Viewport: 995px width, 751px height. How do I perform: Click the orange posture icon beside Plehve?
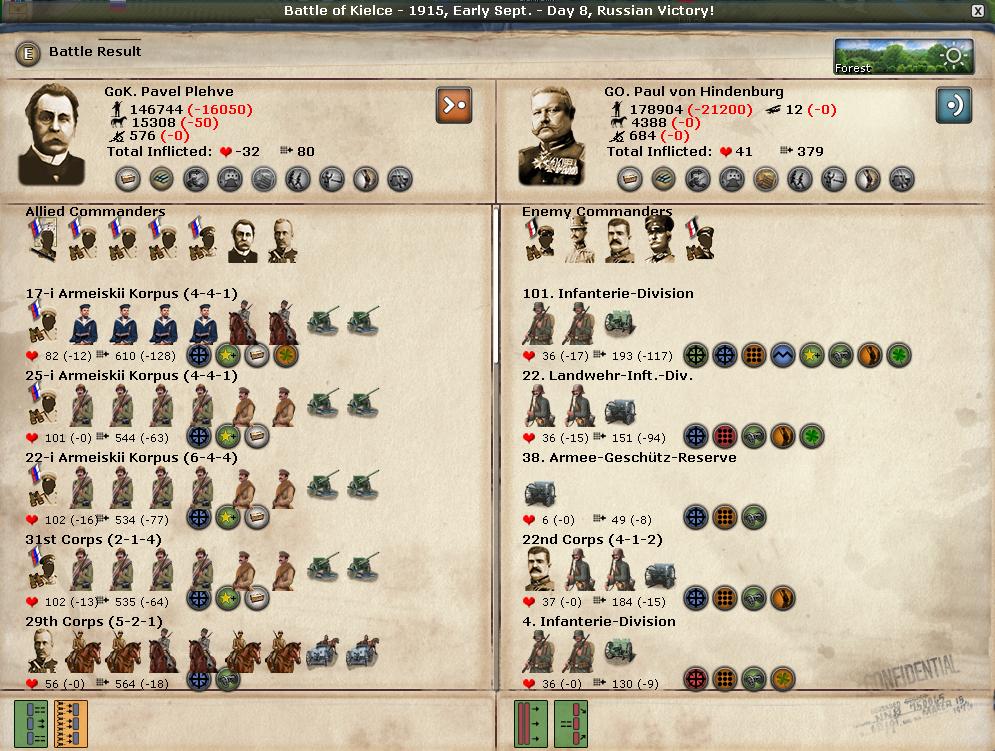[x=453, y=106]
